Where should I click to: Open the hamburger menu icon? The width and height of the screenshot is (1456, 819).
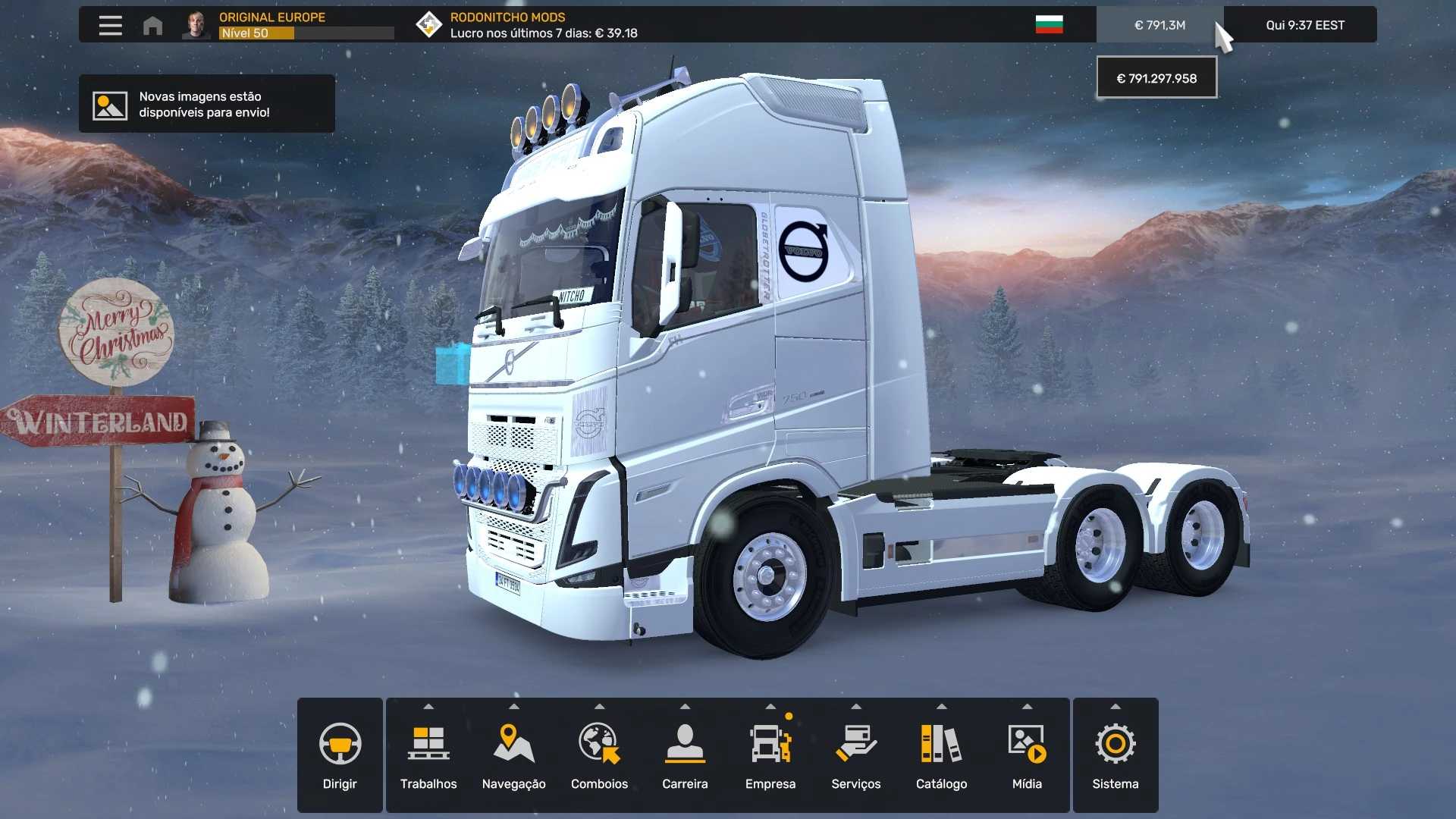click(110, 25)
